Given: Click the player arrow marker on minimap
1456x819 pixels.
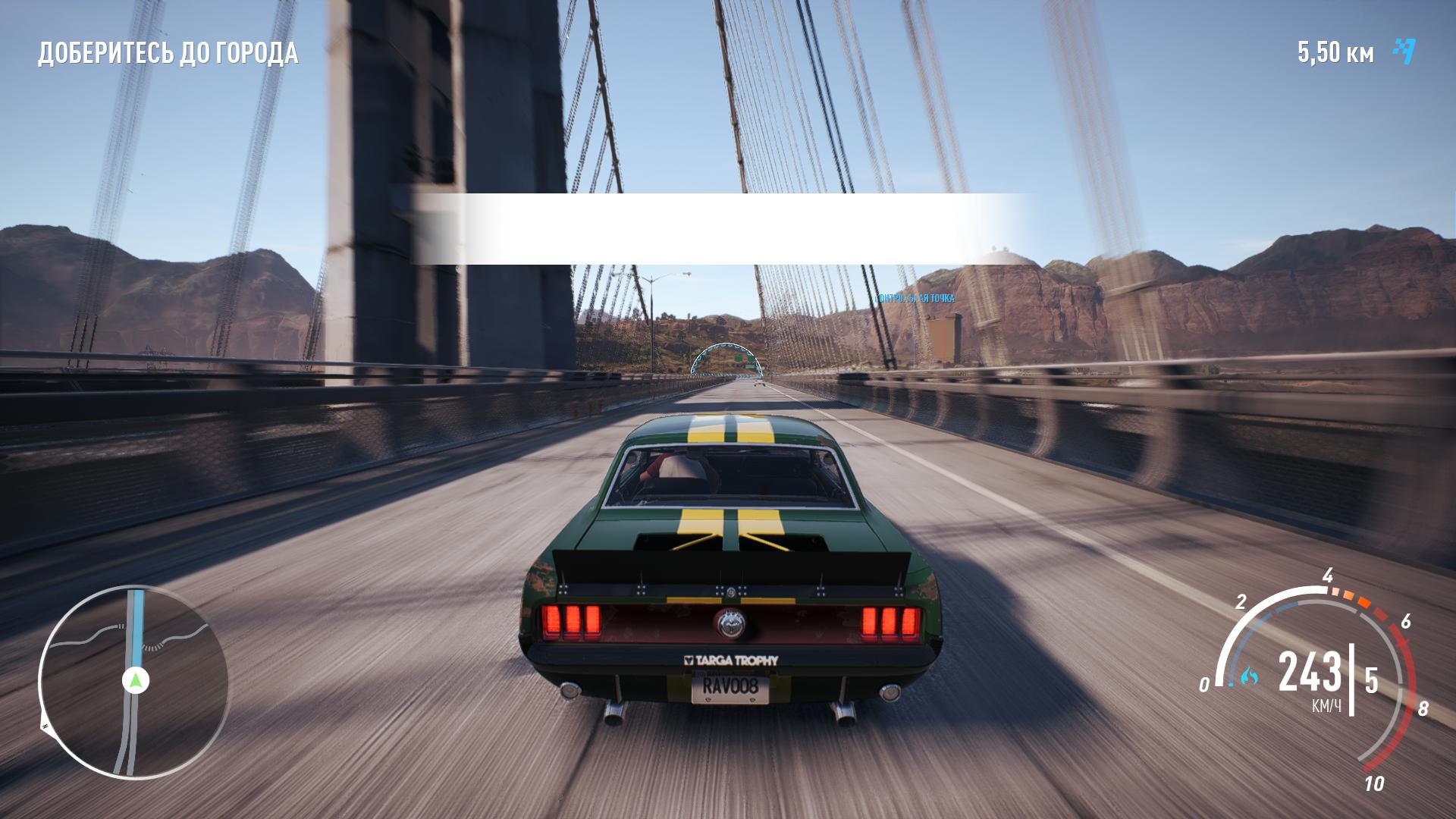Looking at the screenshot, I should point(136,680).
